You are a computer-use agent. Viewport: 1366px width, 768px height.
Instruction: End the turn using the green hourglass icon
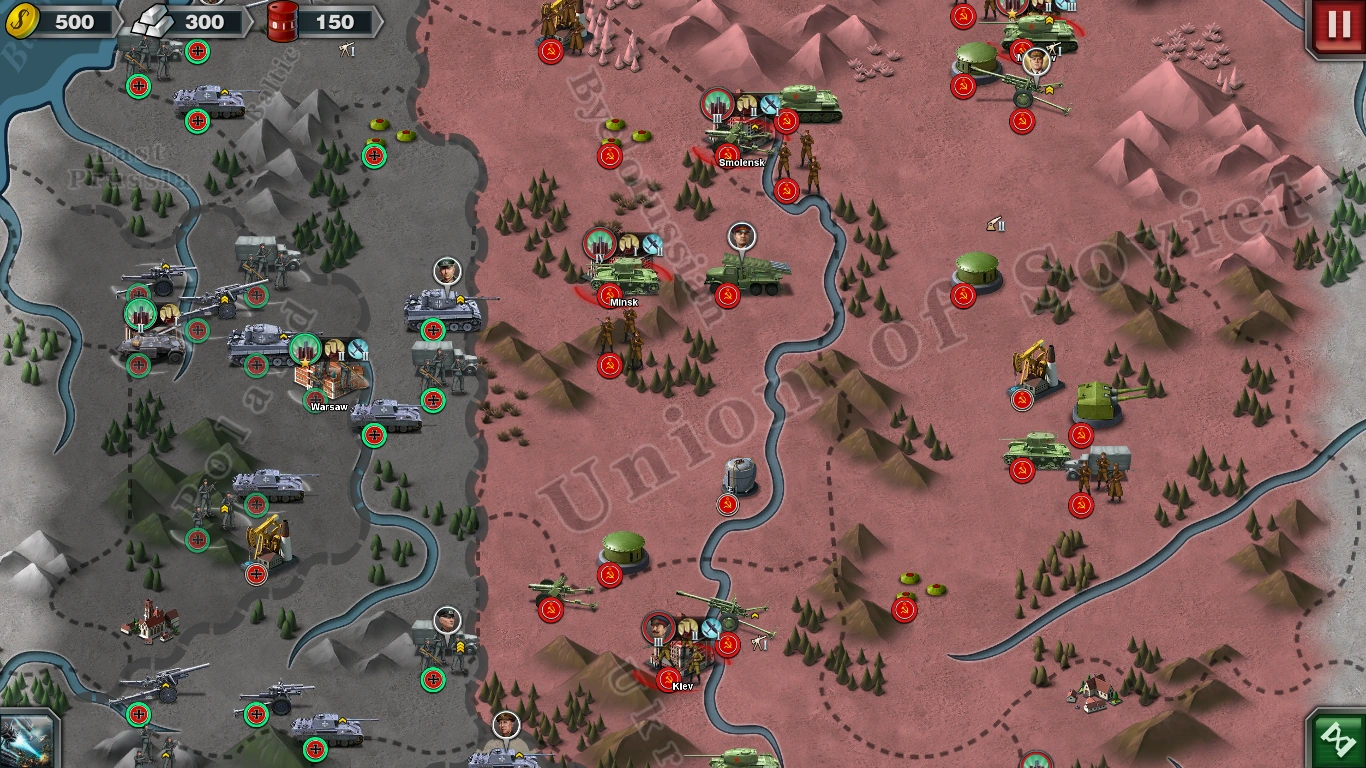pyautogui.click(x=1337, y=738)
